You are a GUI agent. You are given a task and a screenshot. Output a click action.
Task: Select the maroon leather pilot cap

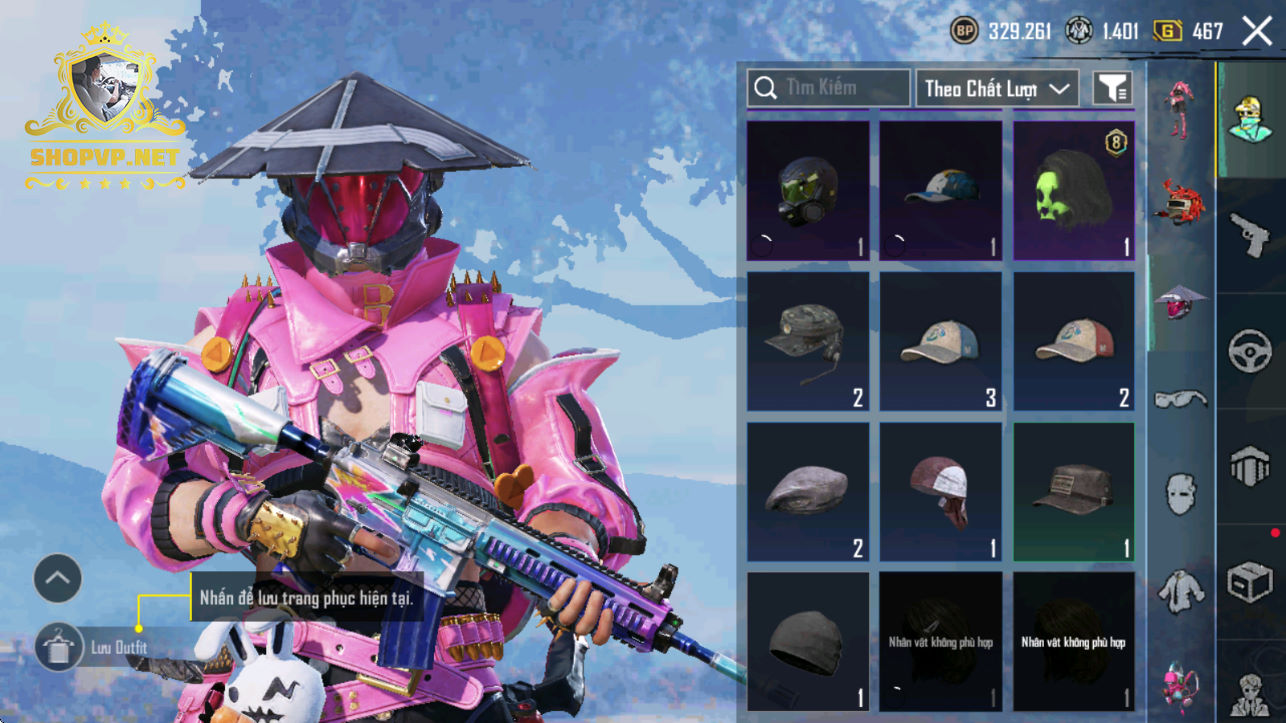click(x=941, y=492)
